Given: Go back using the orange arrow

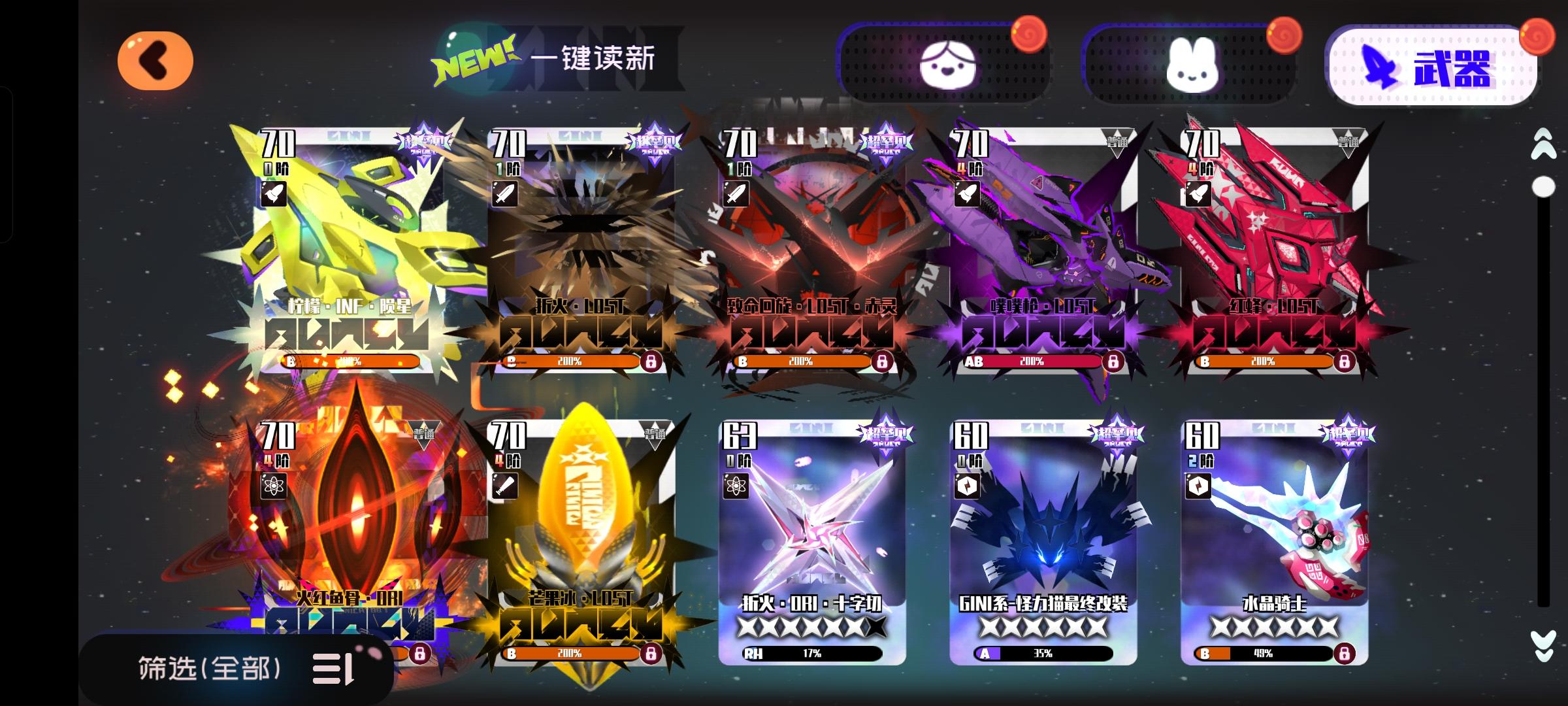Looking at the screenshot, I should [156, 60].
